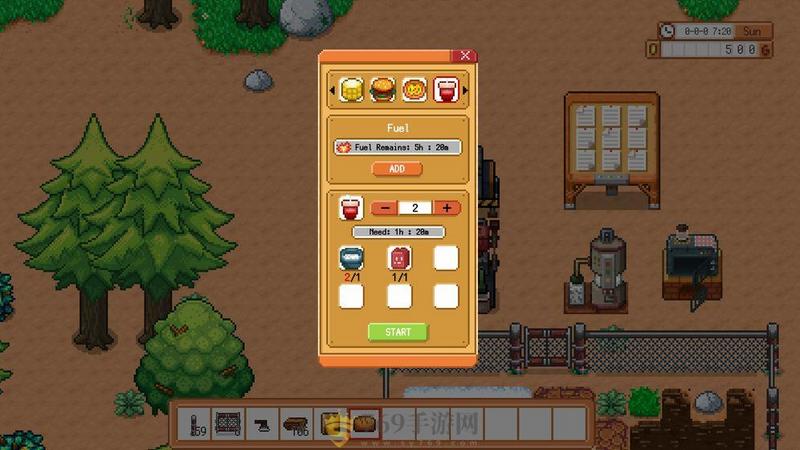Screen dimensions: 800x450
Task: Close the cooking window
Action: 464,57
